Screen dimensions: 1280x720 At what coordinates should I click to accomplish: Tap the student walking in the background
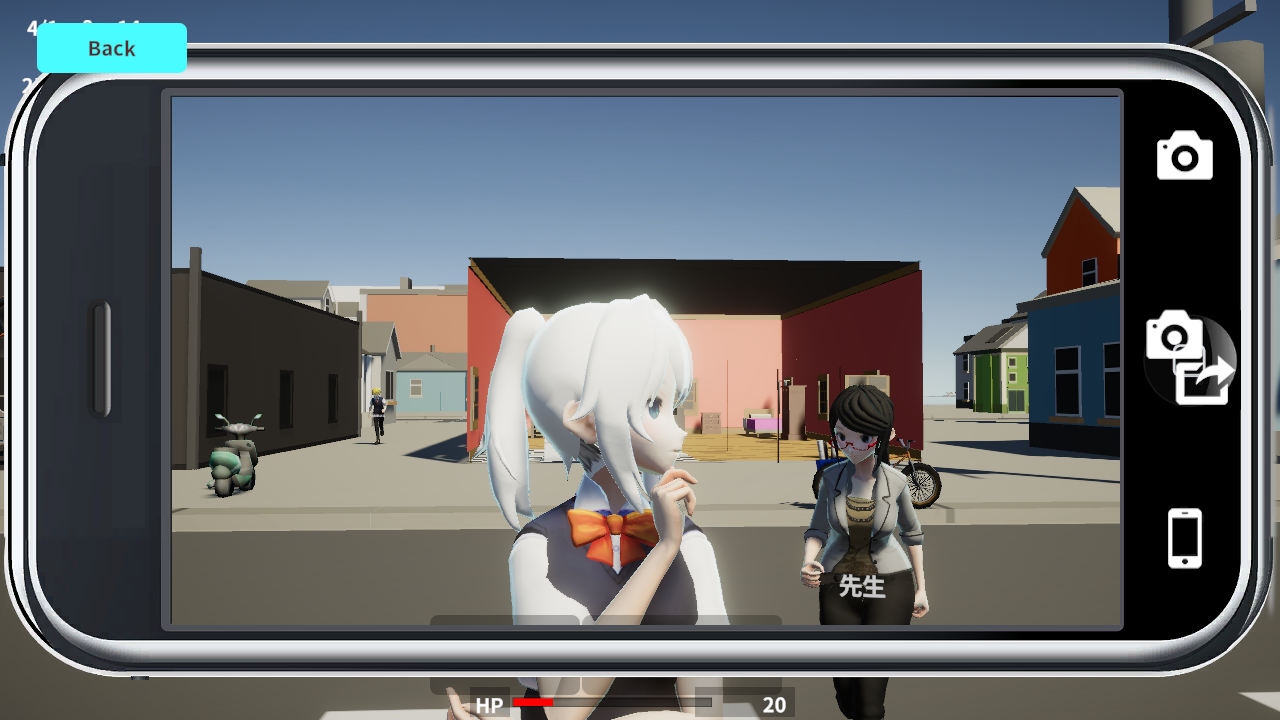tap(378, 415)
